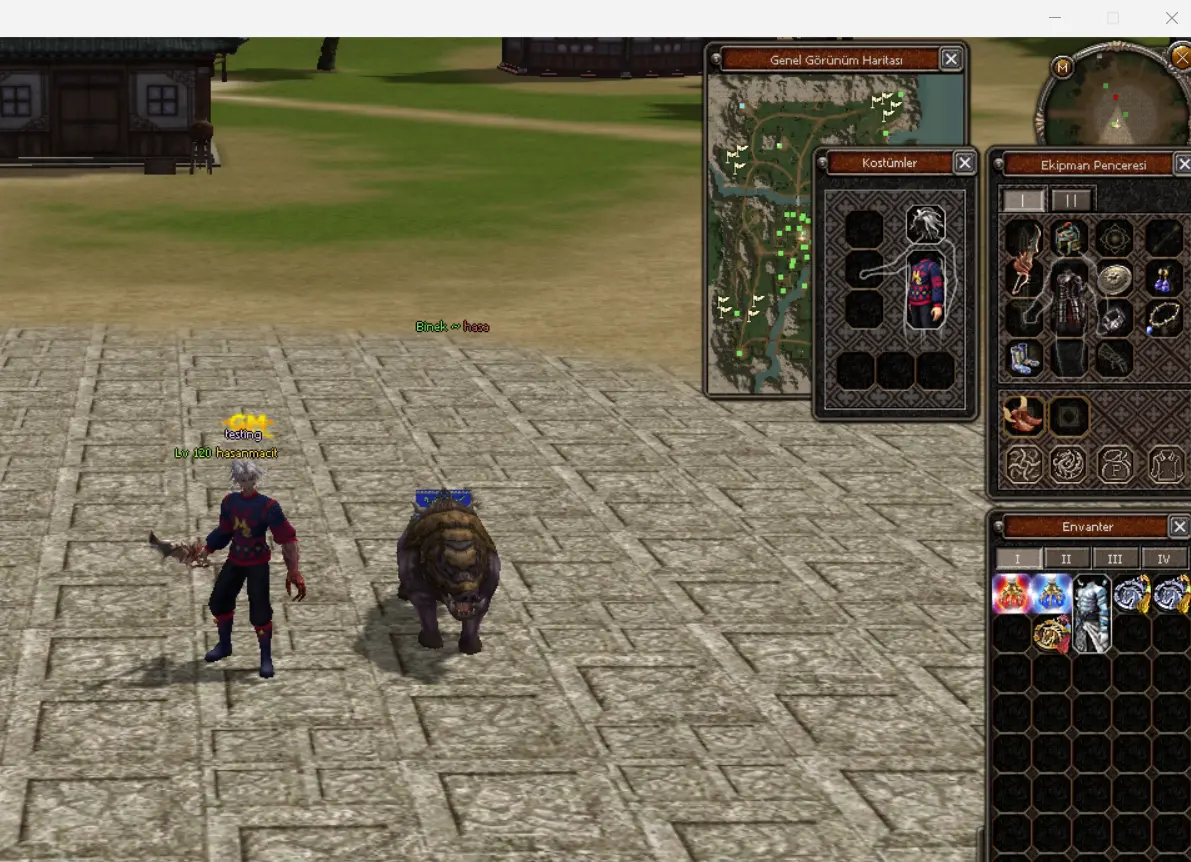Image resolution: width=1191 pixels, height=862 pixels.
Task: Close the Envanter window
Action: coord(1180,527)
